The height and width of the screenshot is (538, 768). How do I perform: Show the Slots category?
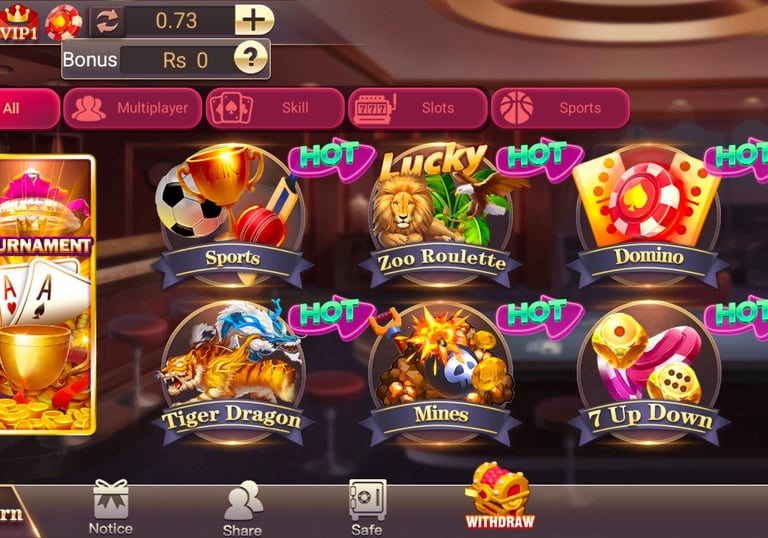[417, 108]
